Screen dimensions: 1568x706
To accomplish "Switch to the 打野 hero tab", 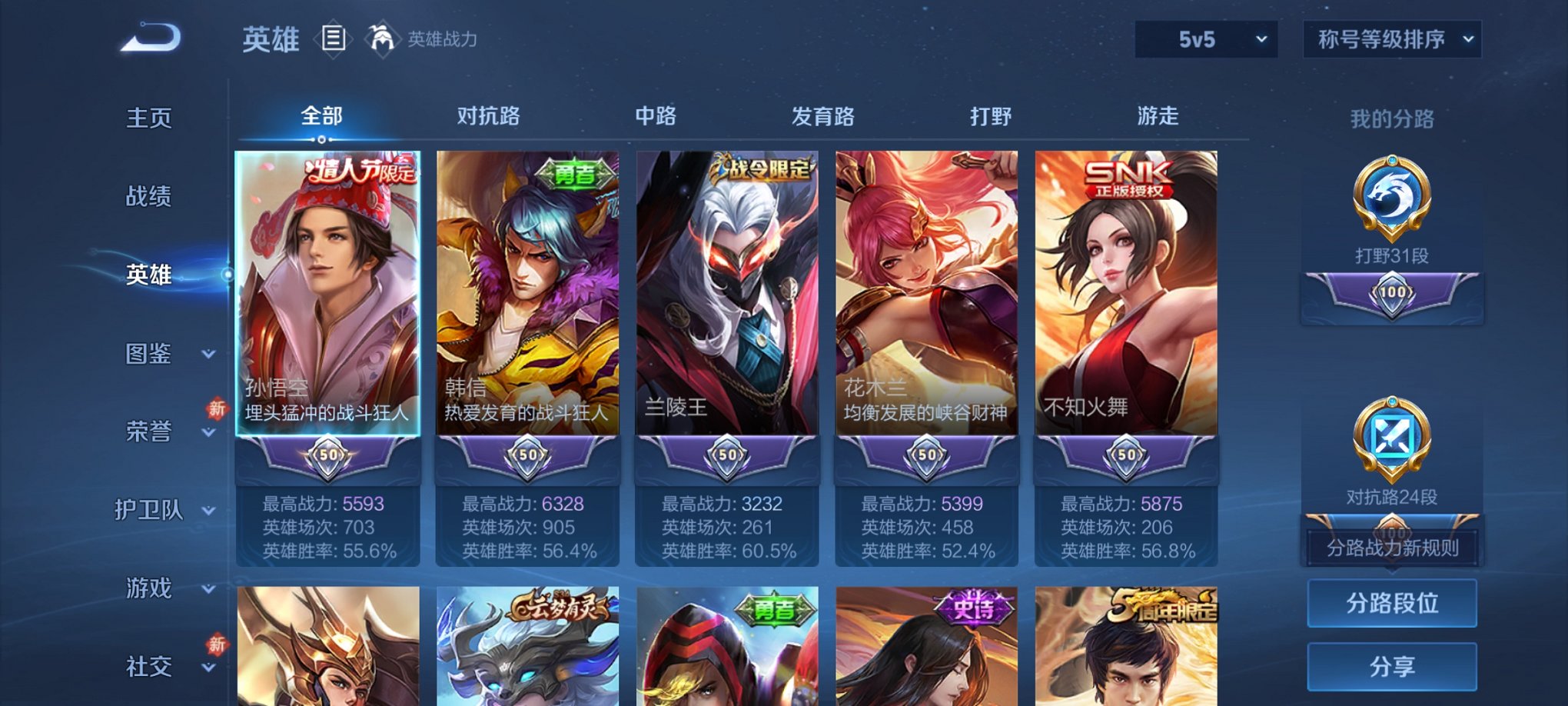I will pos(992,116).
